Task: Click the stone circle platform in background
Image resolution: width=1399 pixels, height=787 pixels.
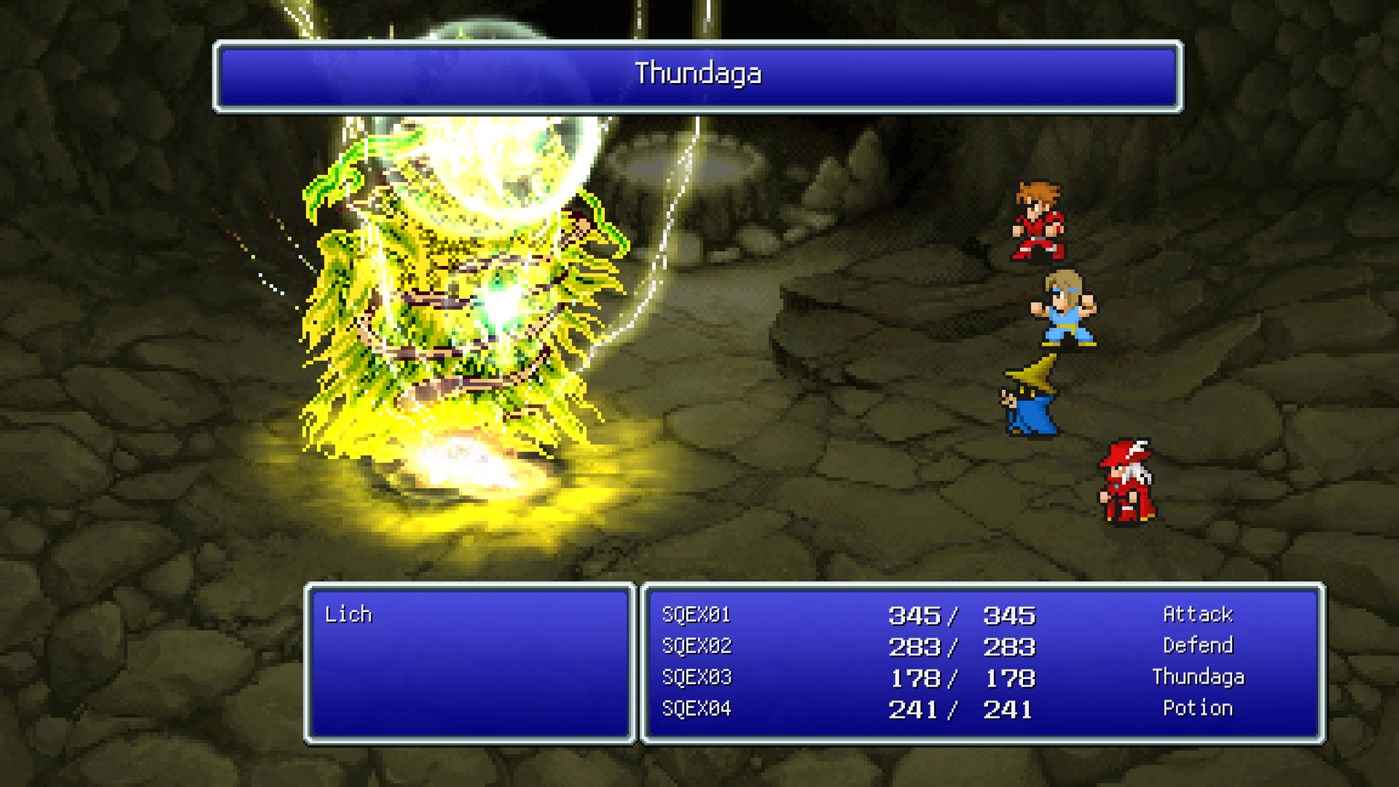Action: [690, 155]
